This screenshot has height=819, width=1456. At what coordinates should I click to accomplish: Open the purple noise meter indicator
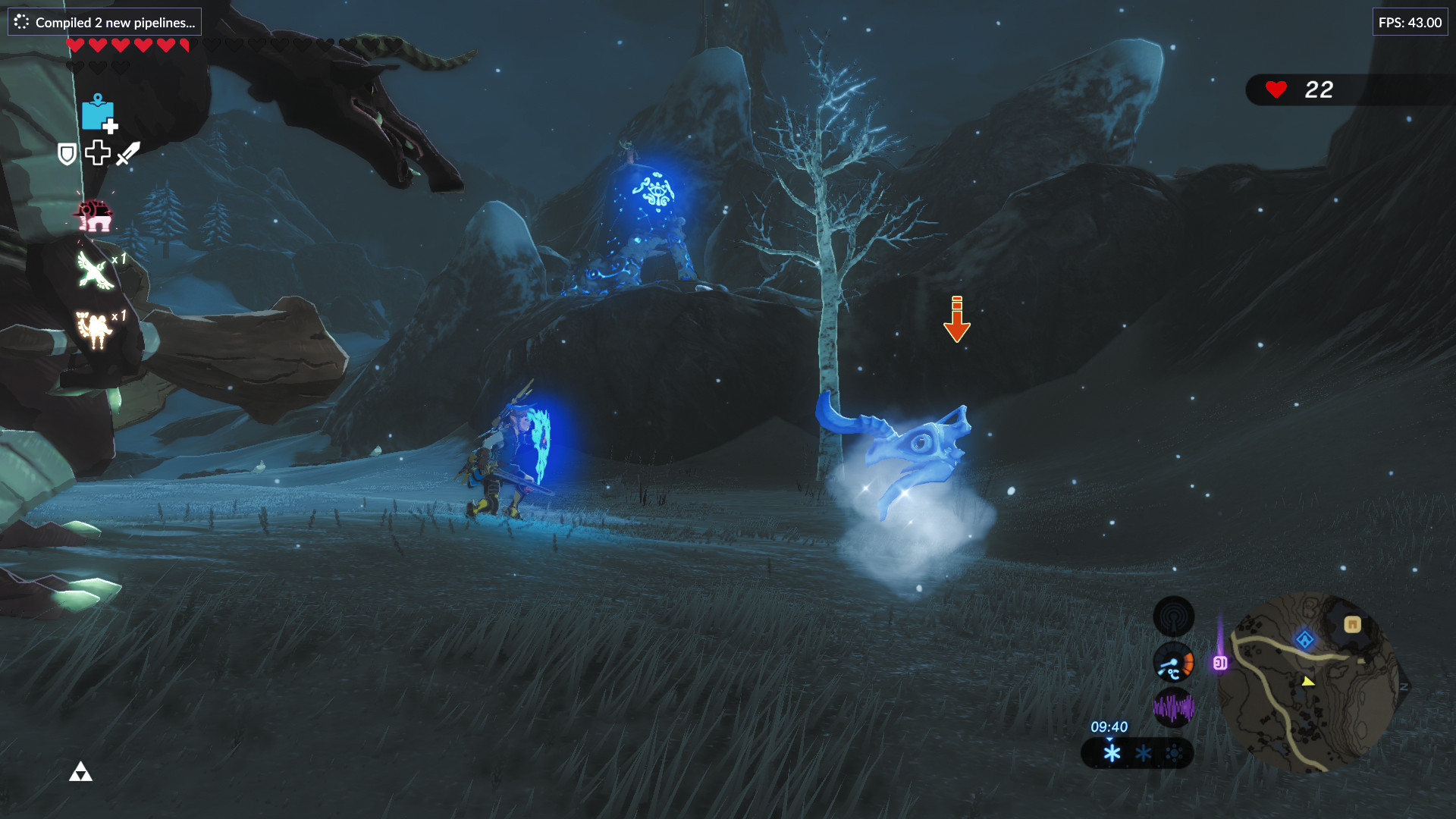point(1173,708)
